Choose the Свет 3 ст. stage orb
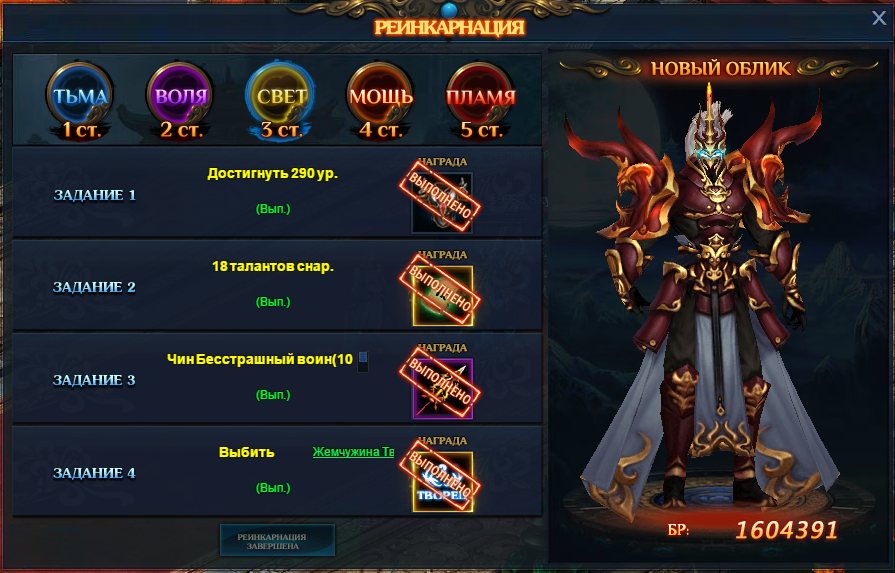The height and width of the screenshot is (573, 895). point(282,98)
